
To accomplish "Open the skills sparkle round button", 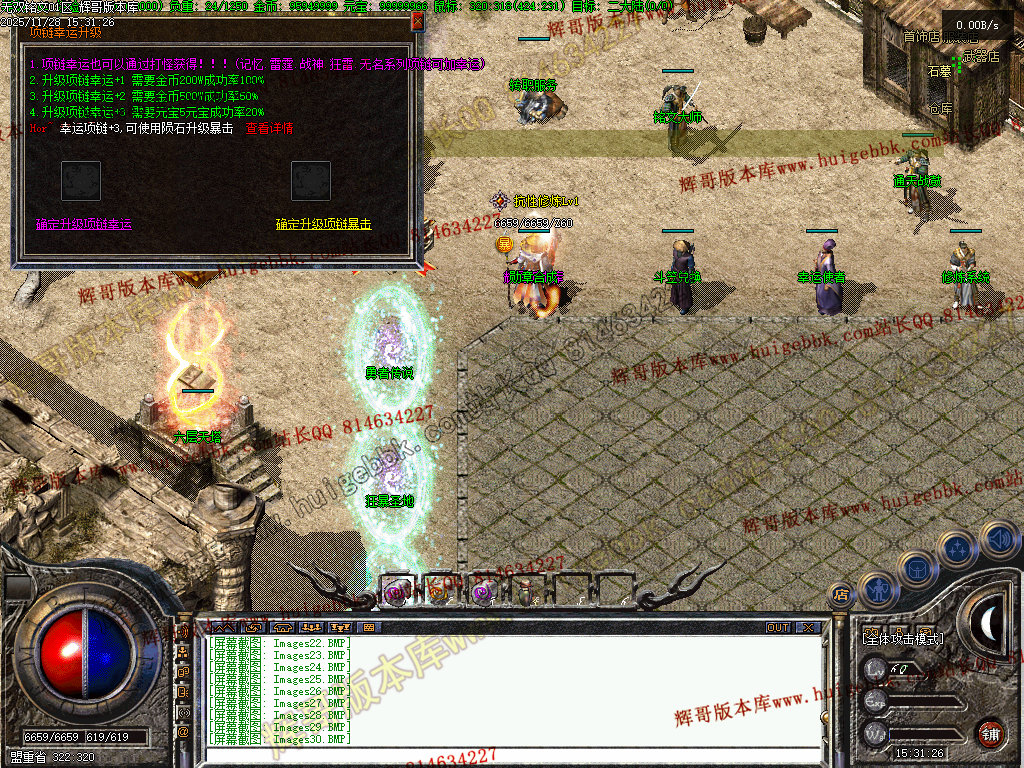I will pyautogui.click(x=959, y=548).
